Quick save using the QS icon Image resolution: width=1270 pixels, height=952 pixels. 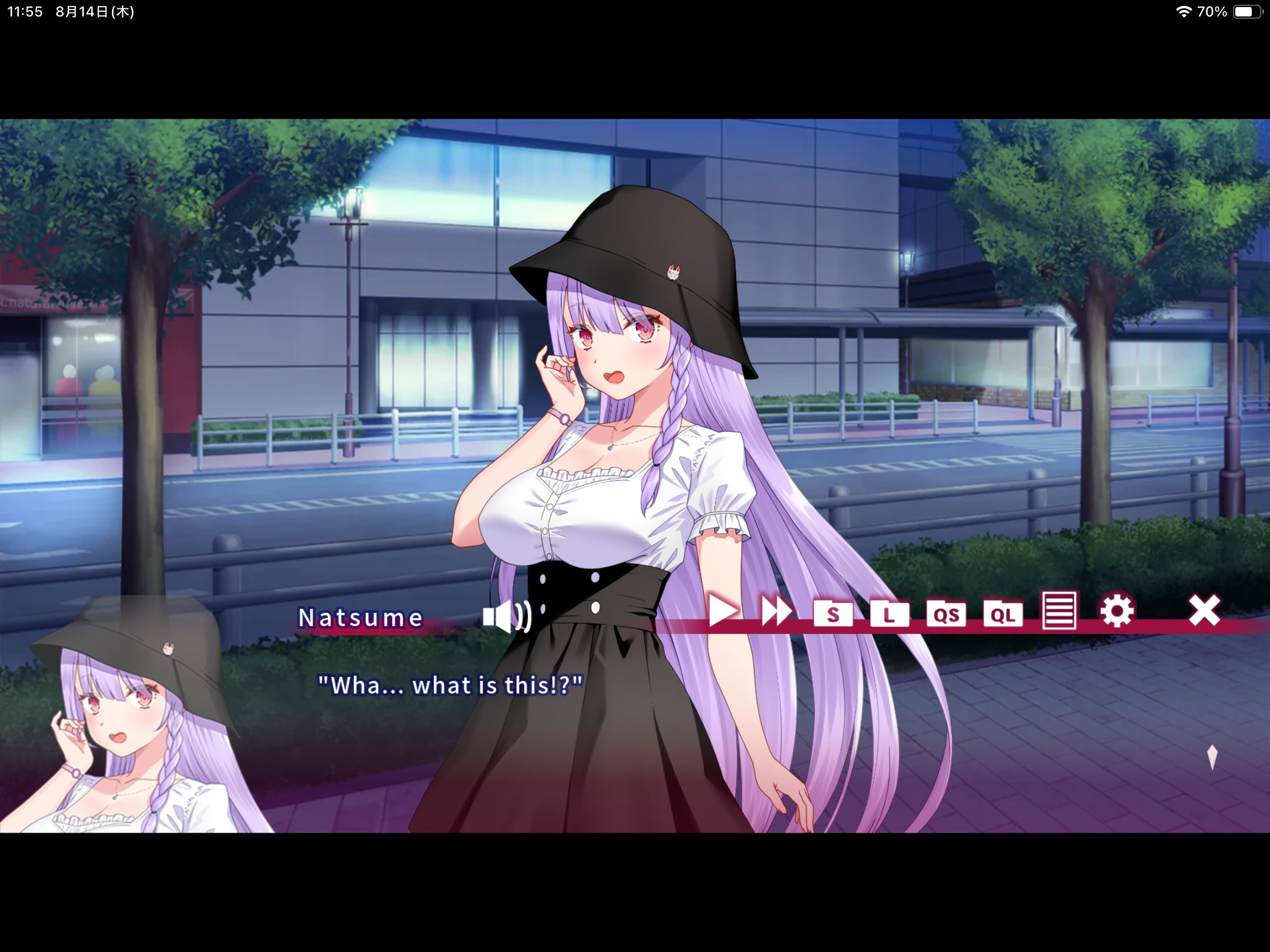pyautogui.click(x=947, y=614)
